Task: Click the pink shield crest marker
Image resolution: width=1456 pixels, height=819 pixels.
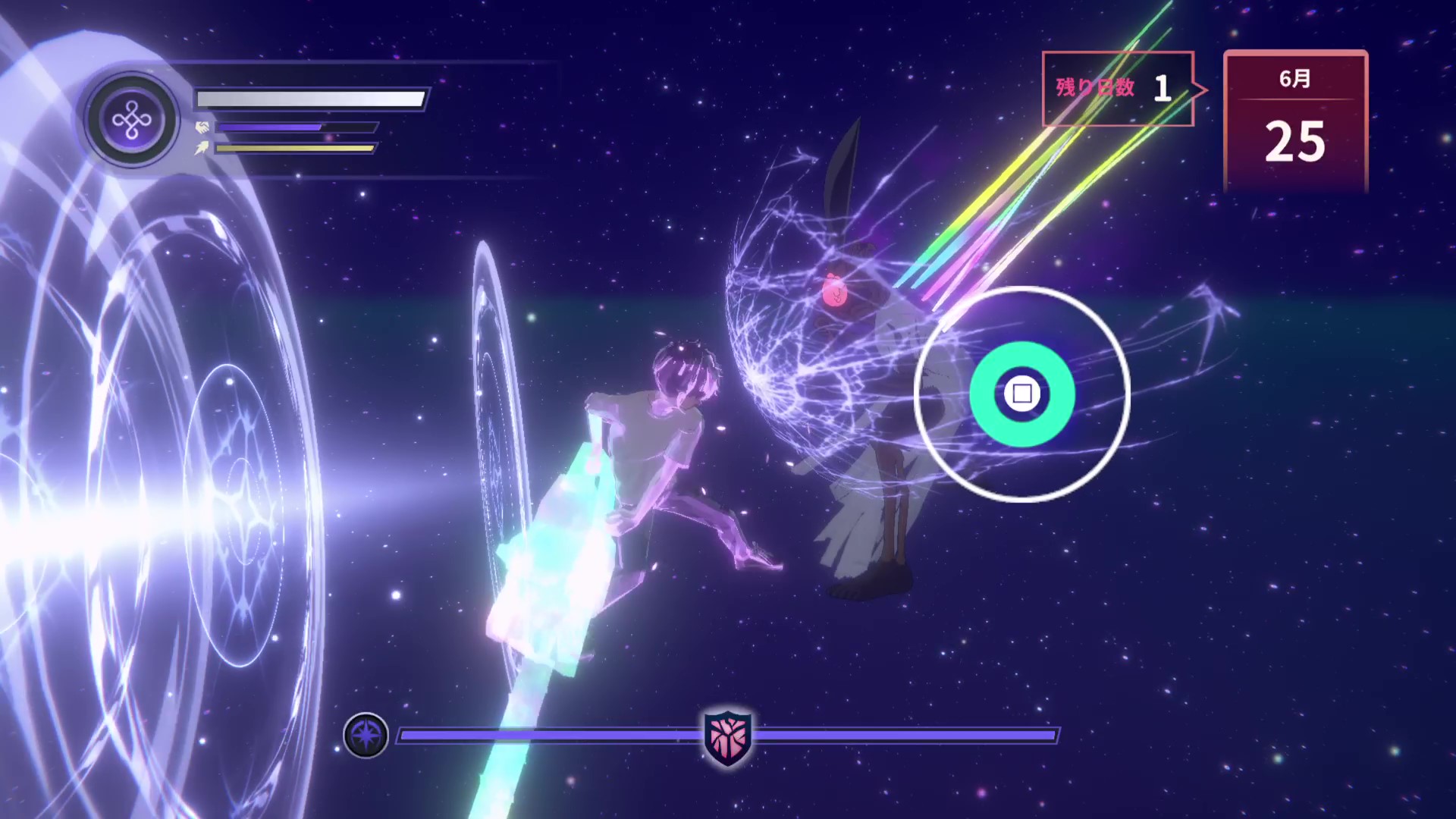Action: pyautogui.click(x=727, y=736)
